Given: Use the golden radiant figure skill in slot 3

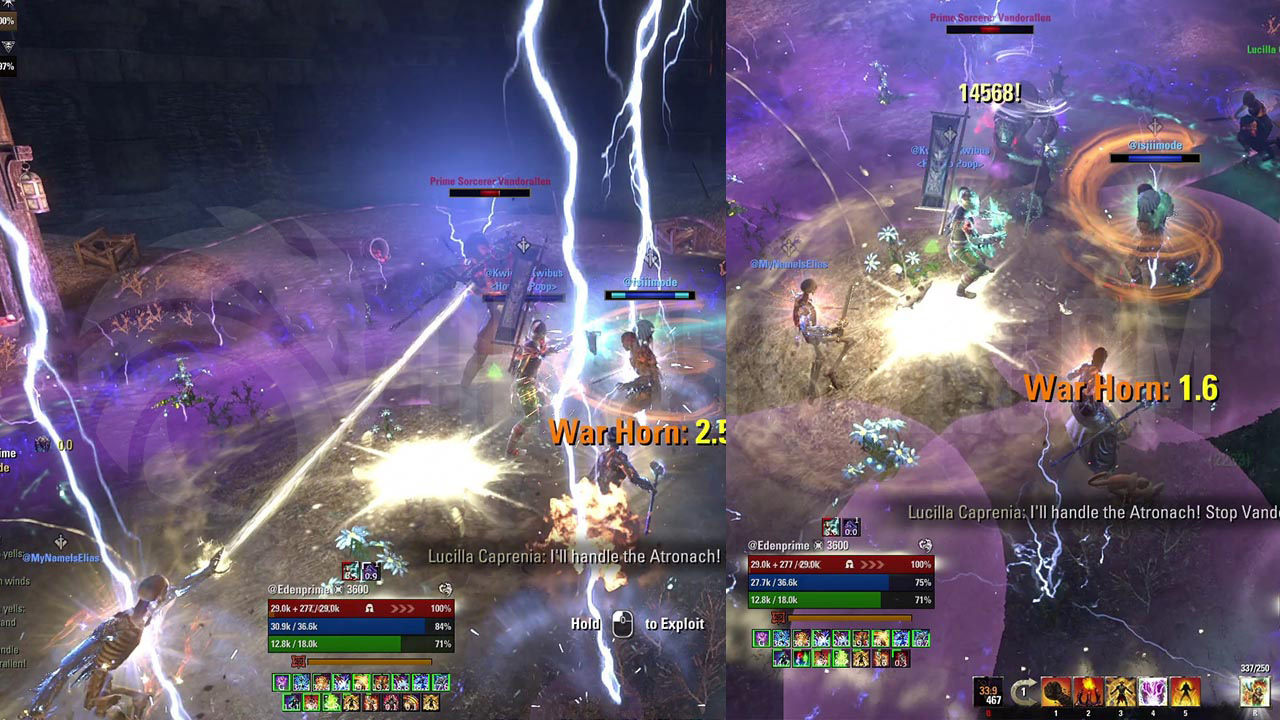Looking at the screenshot, I should (x=1121, y=692).
